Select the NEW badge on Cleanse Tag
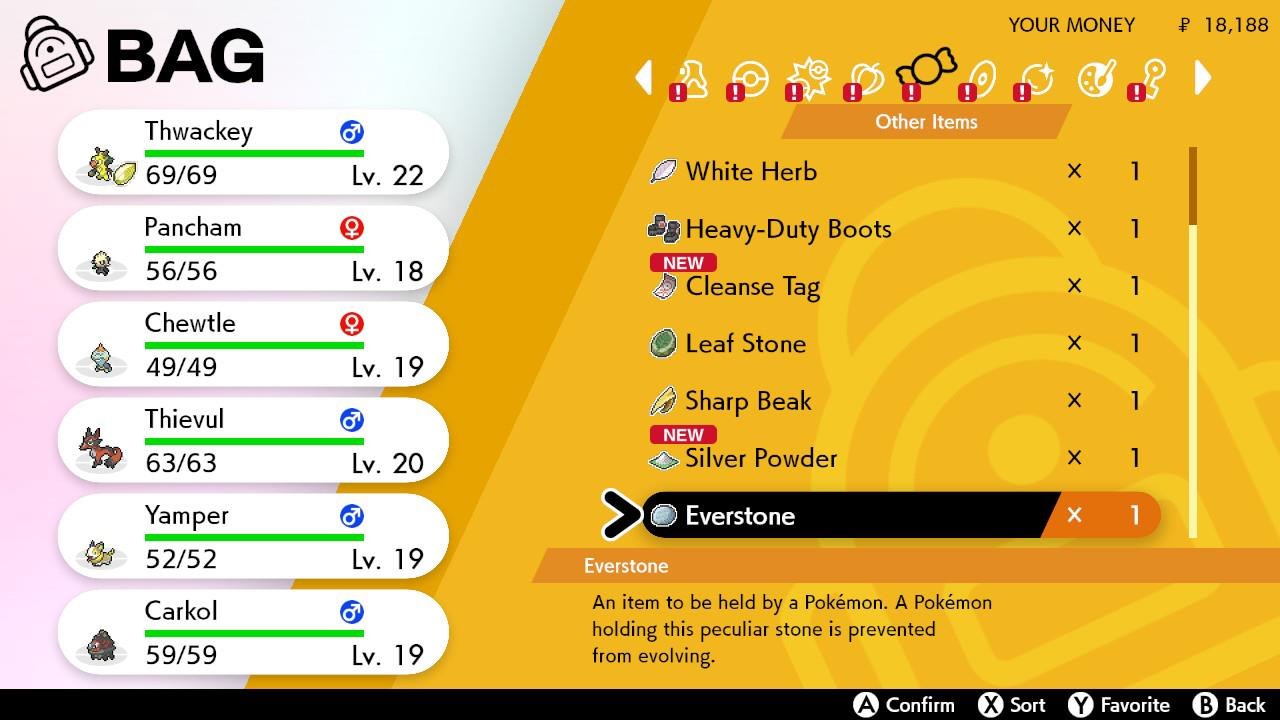This screenshot has width=1280, height=720. (682, 263)
